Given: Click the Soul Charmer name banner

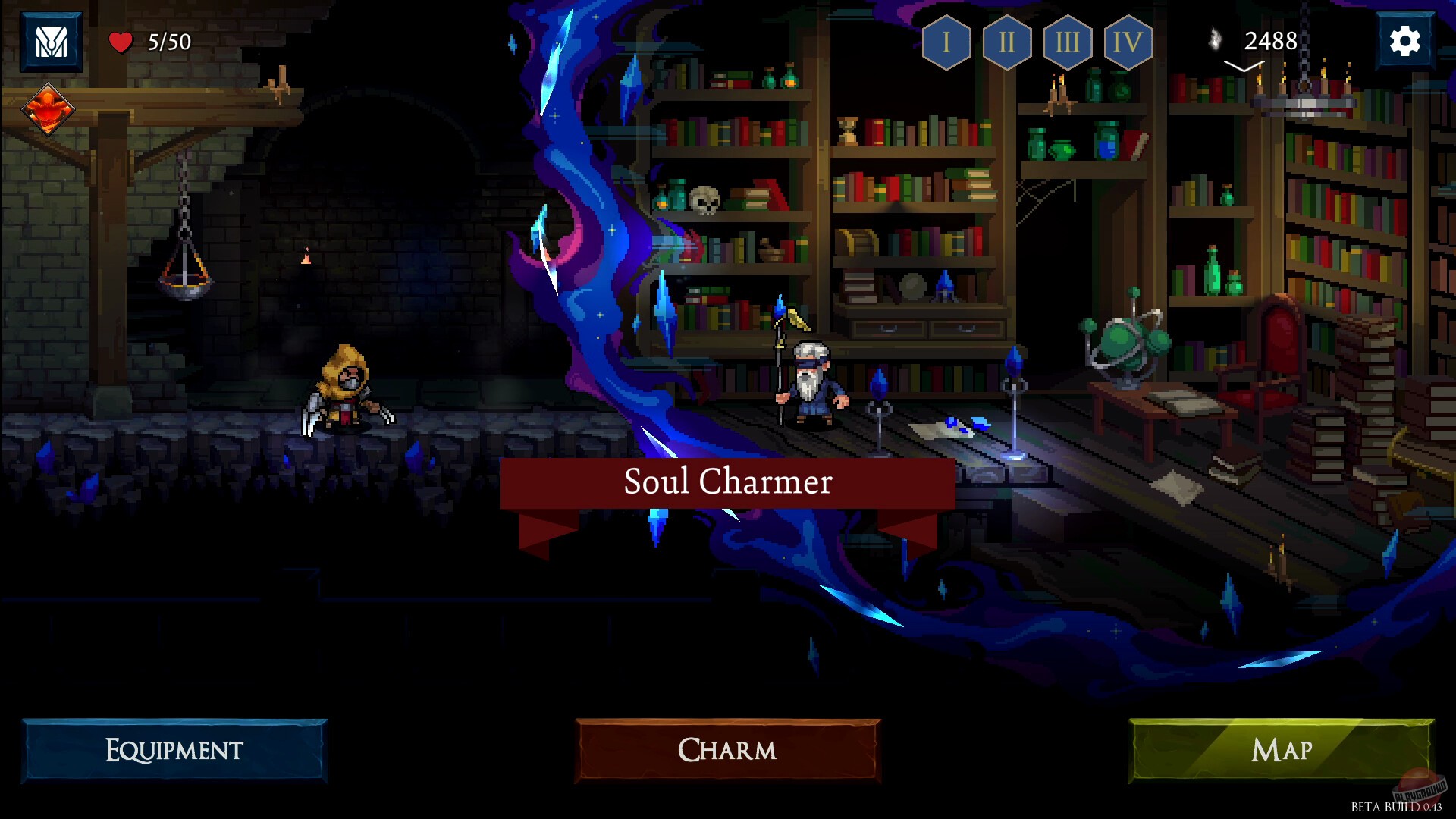Looking at the screenshot, I should click(728, 482).
